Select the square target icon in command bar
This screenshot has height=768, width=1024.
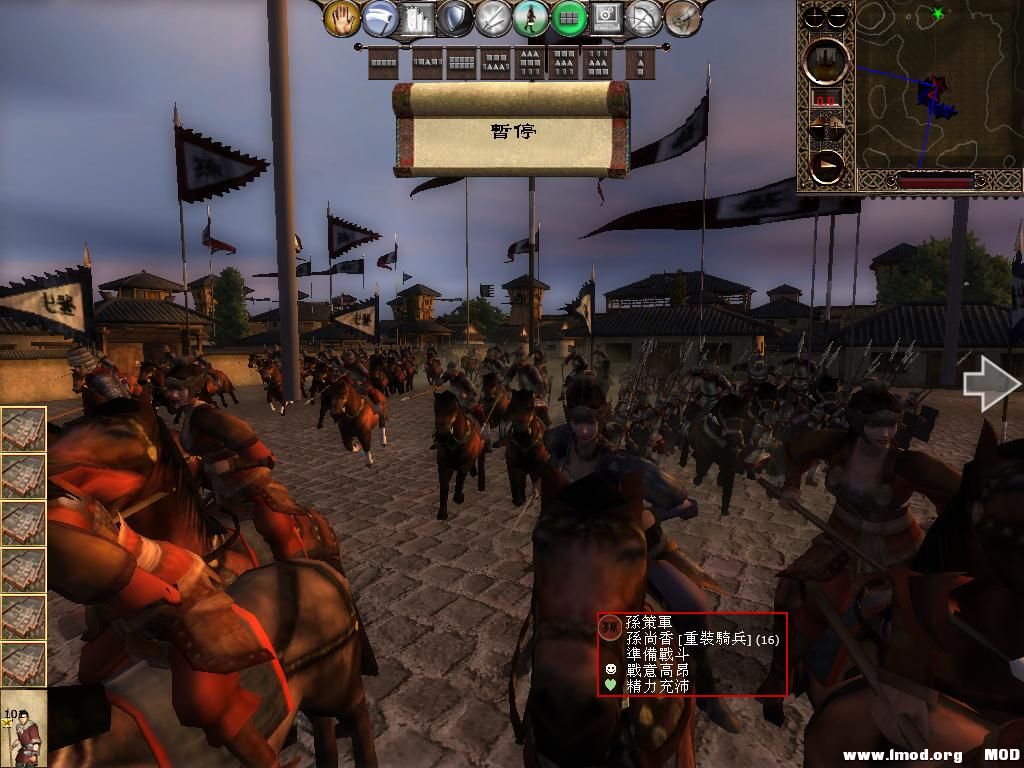pos(606,18)
